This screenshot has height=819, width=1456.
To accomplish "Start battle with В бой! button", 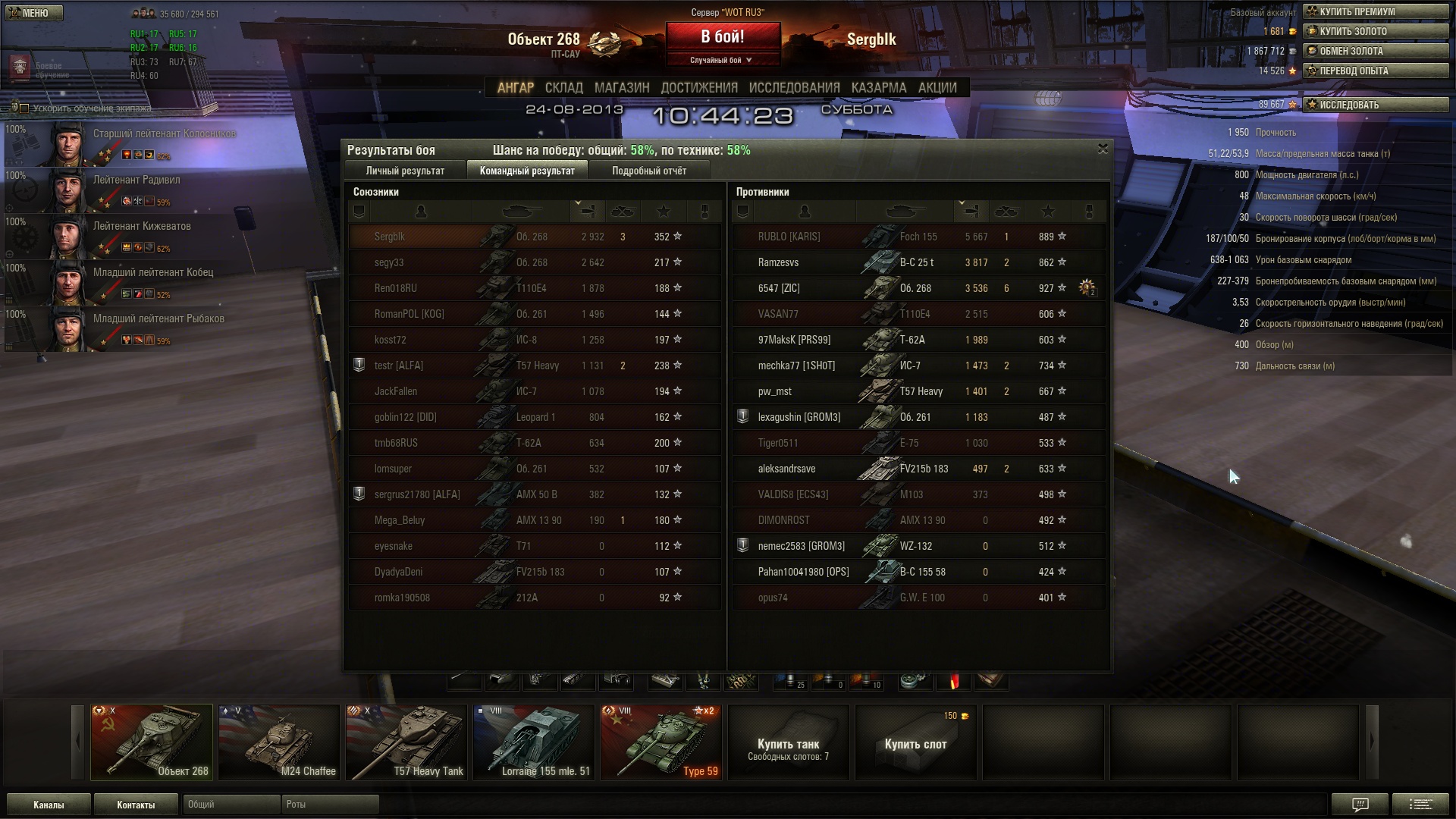I will [722, 37].
